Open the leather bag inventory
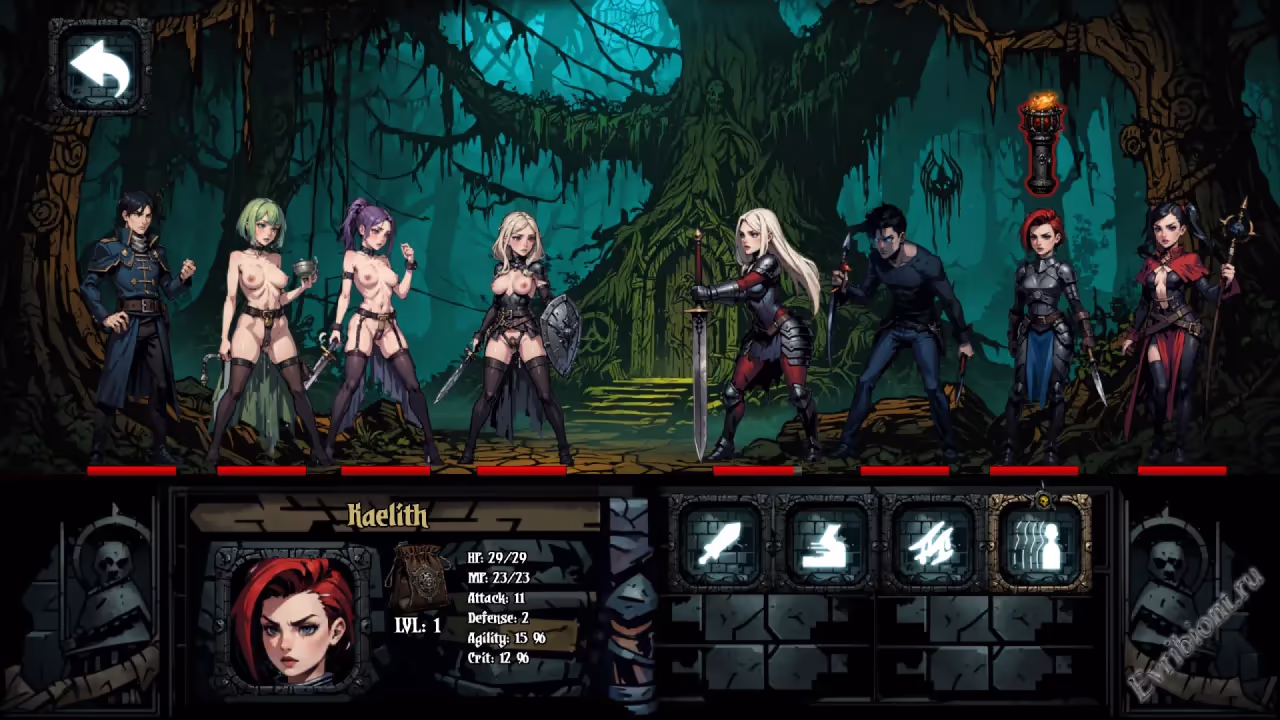 pos(418,577)
